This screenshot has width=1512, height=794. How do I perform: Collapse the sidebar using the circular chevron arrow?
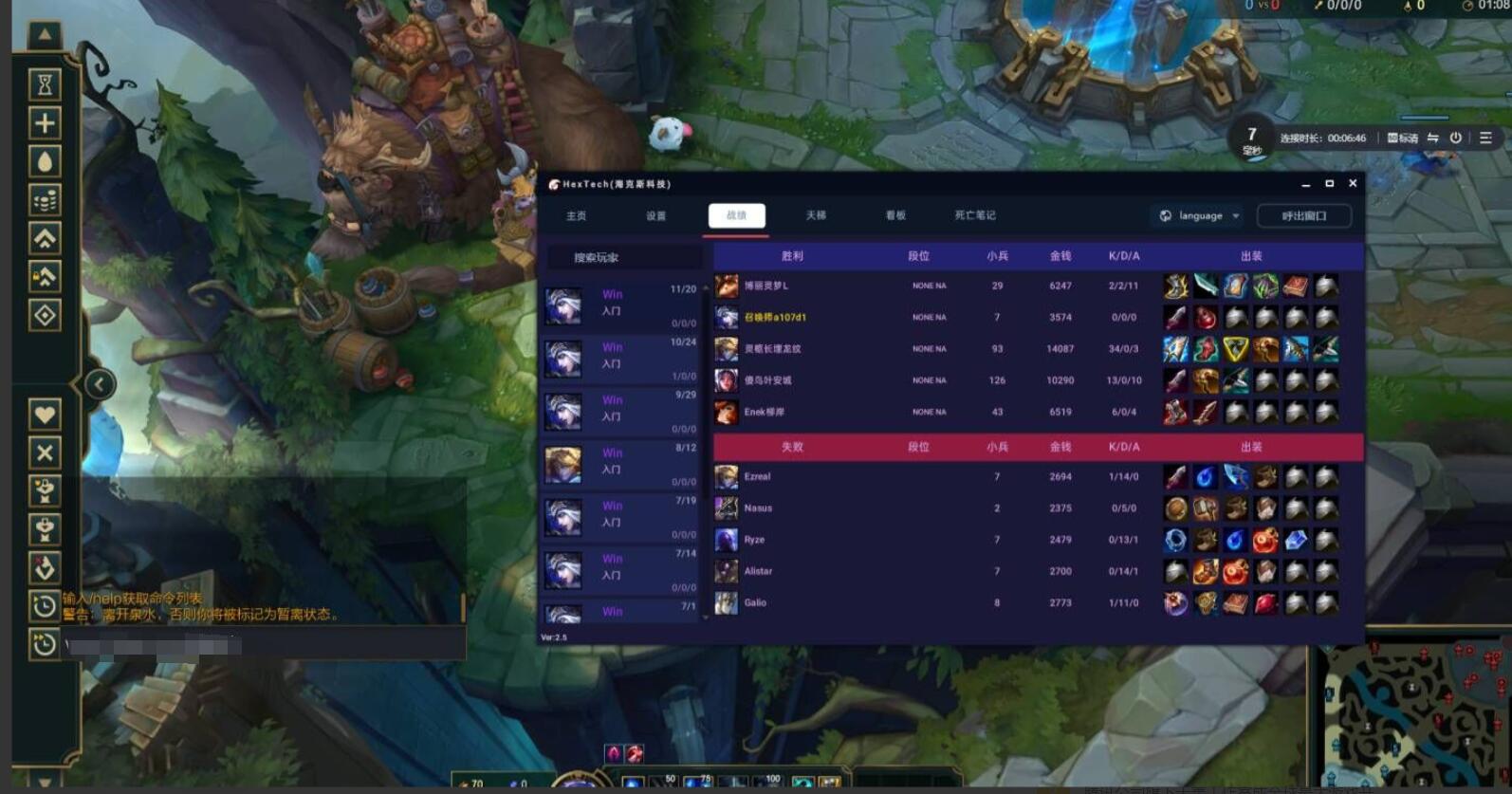click(101, 384)
